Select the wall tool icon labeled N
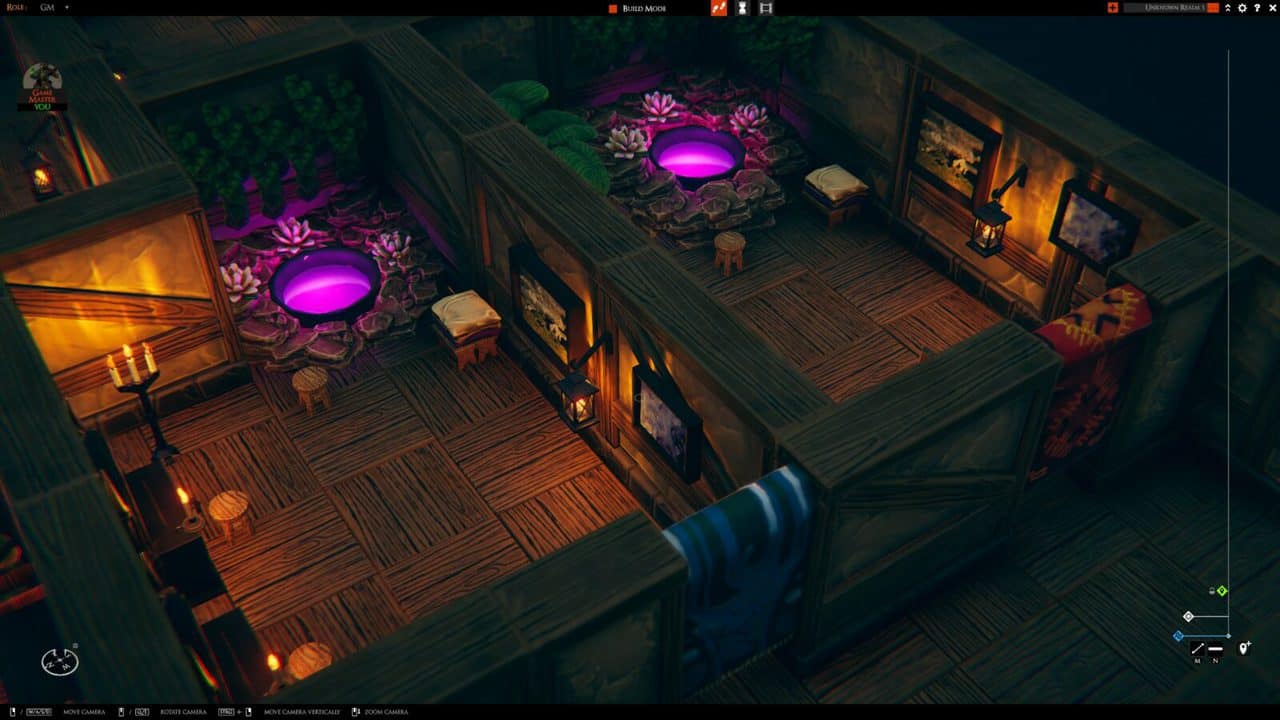 pos(1216,648)
